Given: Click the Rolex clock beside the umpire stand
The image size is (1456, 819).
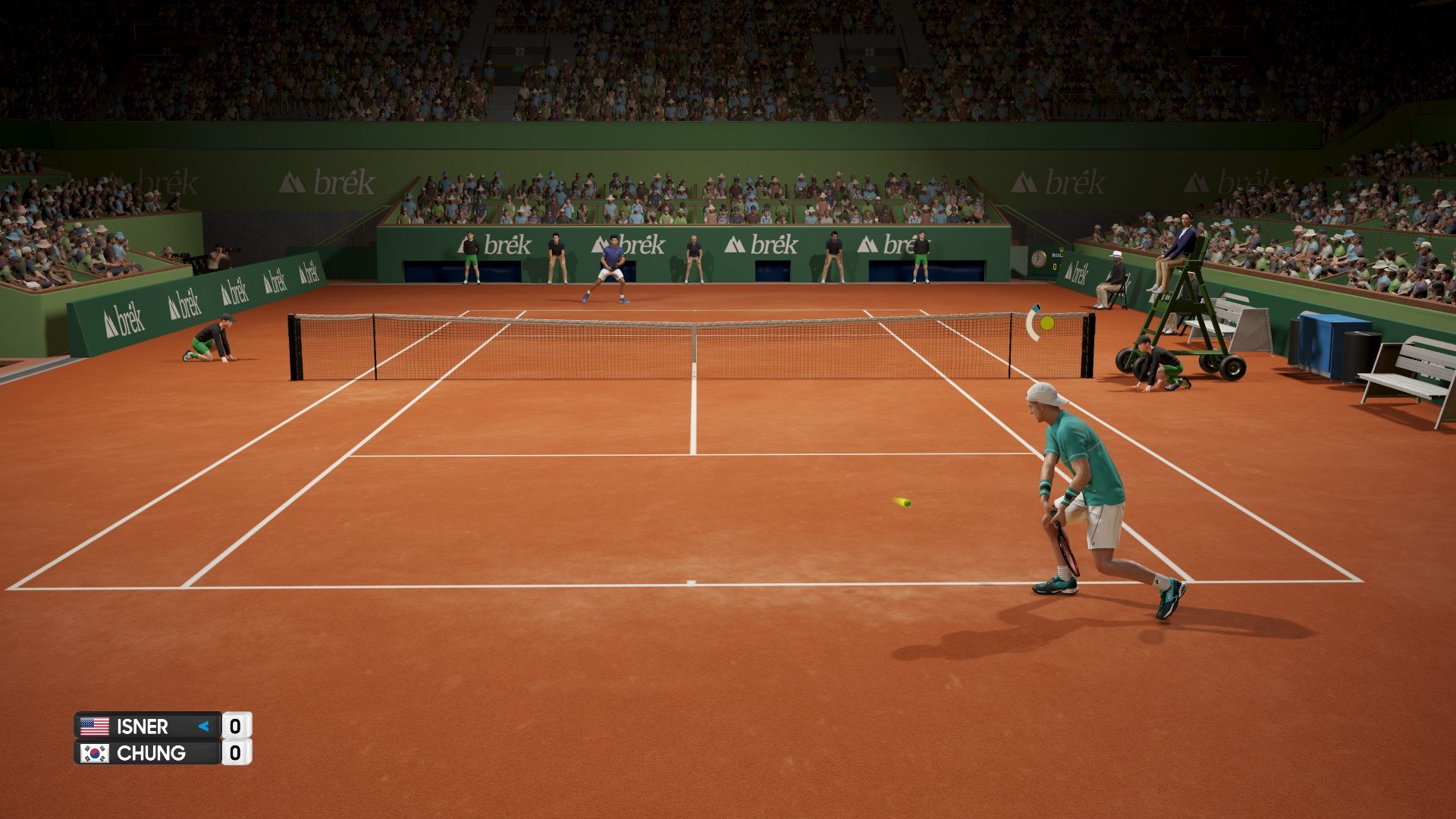Looking at the screenshot, I should coord(1038,259).
